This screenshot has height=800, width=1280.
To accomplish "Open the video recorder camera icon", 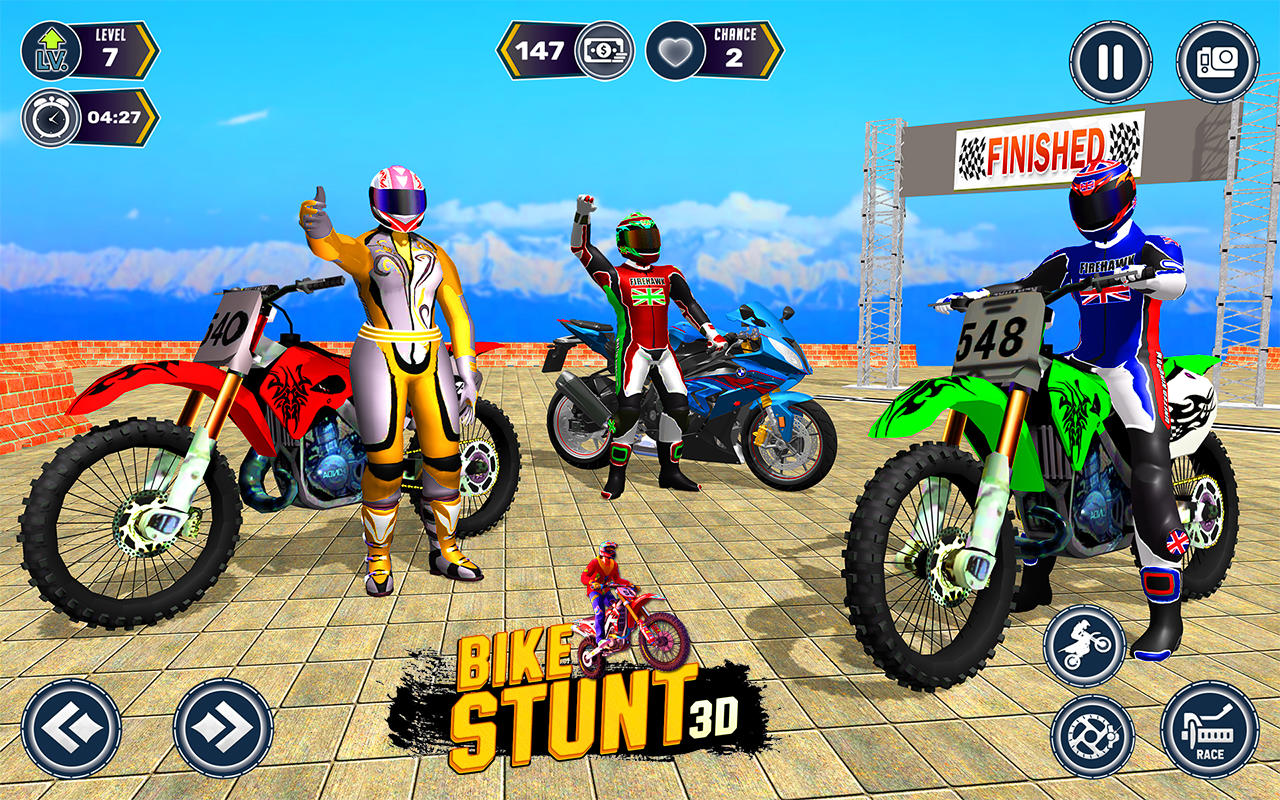I will pos(1210,62).
